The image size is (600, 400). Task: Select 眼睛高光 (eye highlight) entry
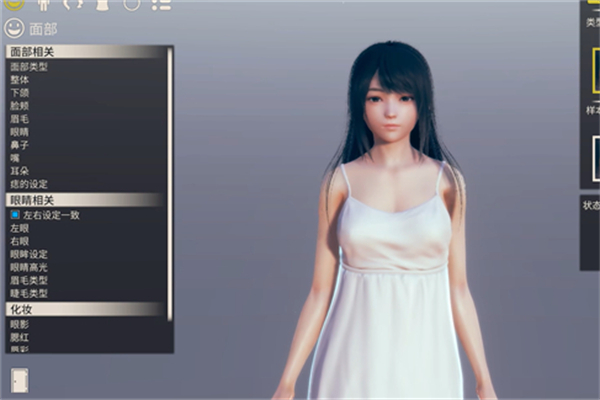pos(29,267)
